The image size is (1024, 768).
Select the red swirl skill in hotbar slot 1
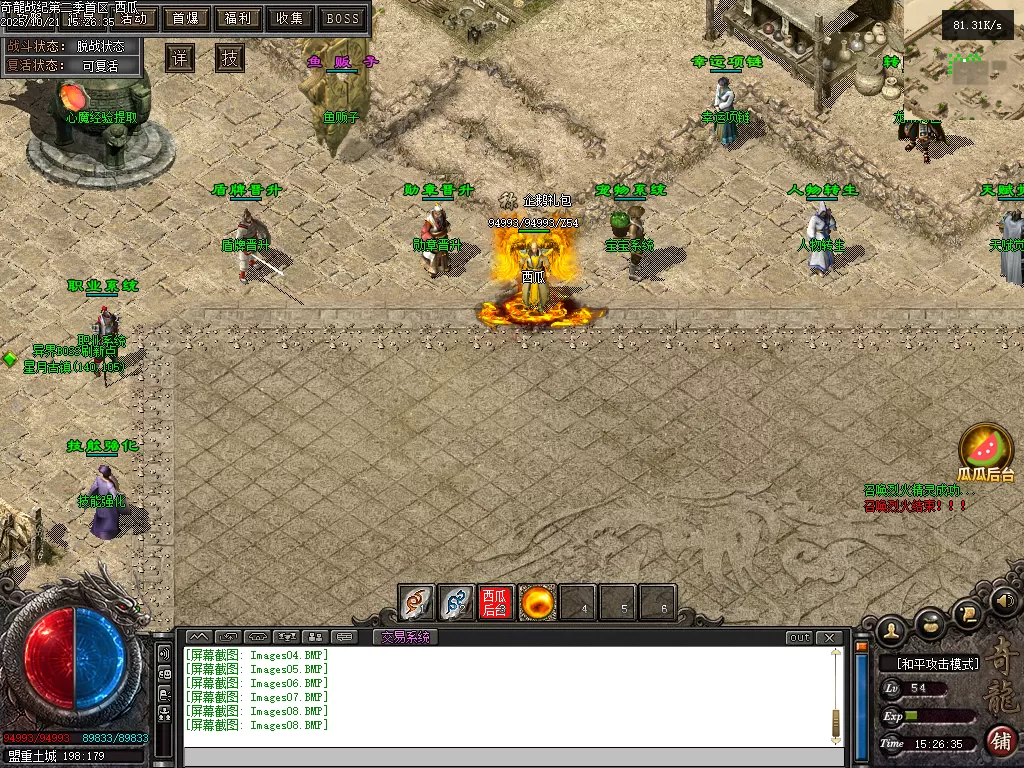click(416, 603)
